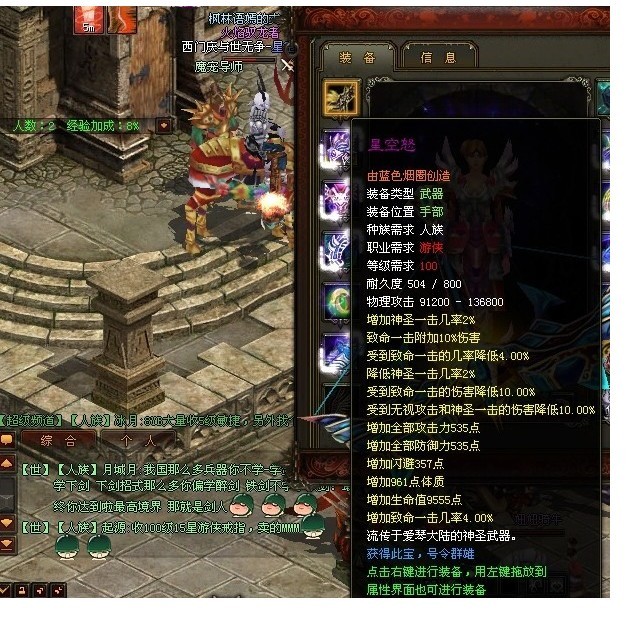Switch to the 装备 equipment tab
This screenshot has height=618, width=630.
pos(357,57)
